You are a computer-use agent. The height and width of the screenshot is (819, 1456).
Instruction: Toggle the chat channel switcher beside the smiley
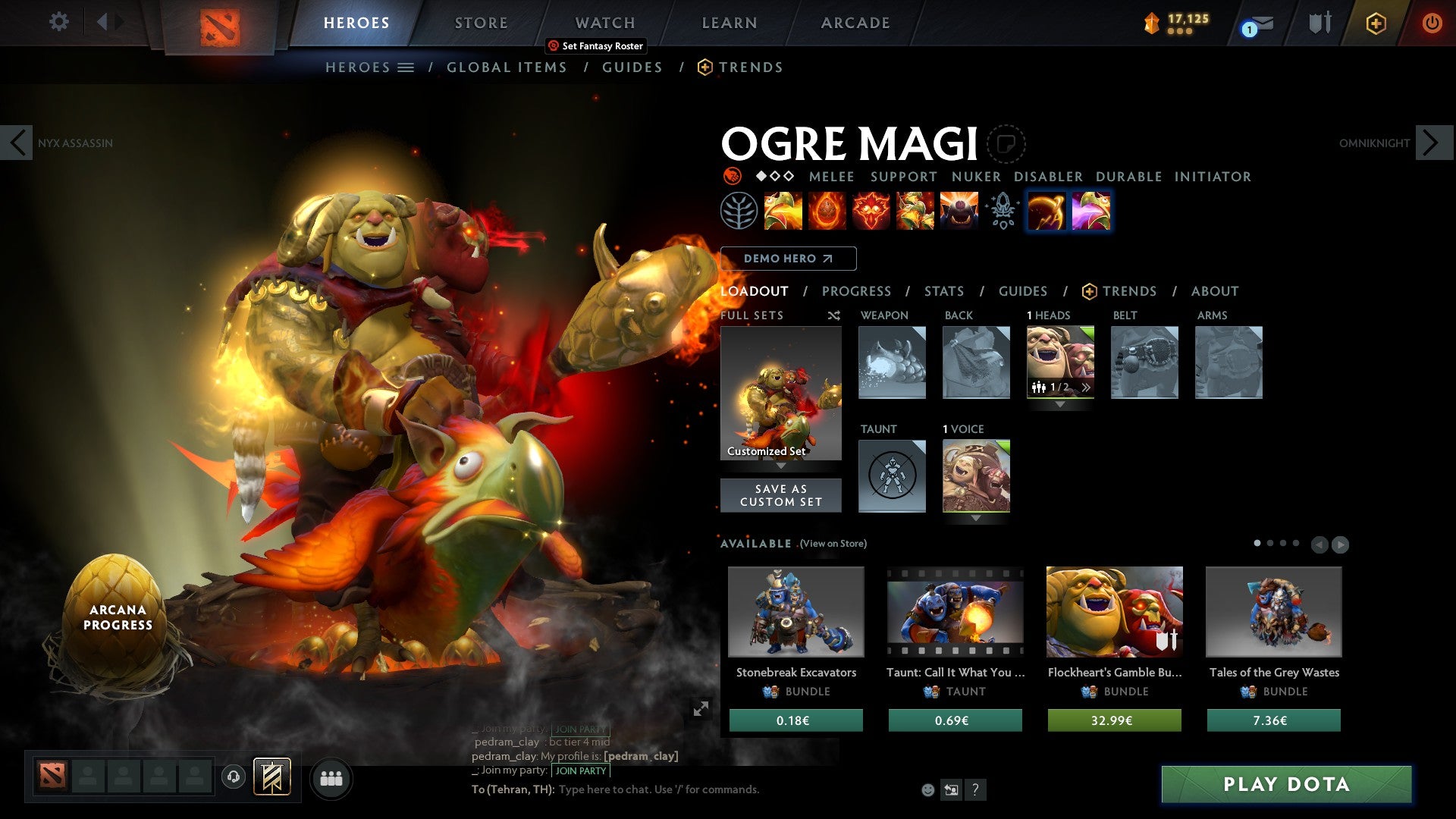951,789
